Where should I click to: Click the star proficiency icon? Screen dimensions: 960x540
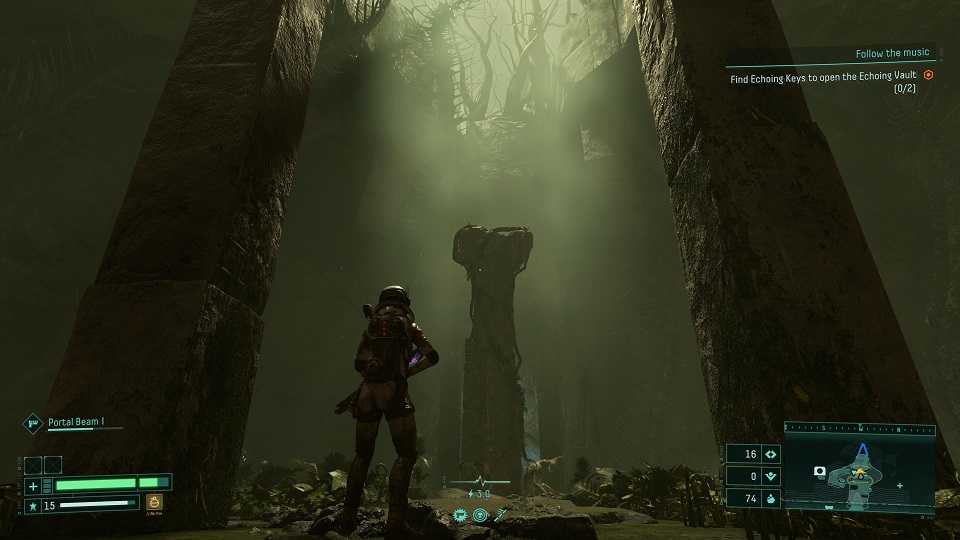coord(33,505)
